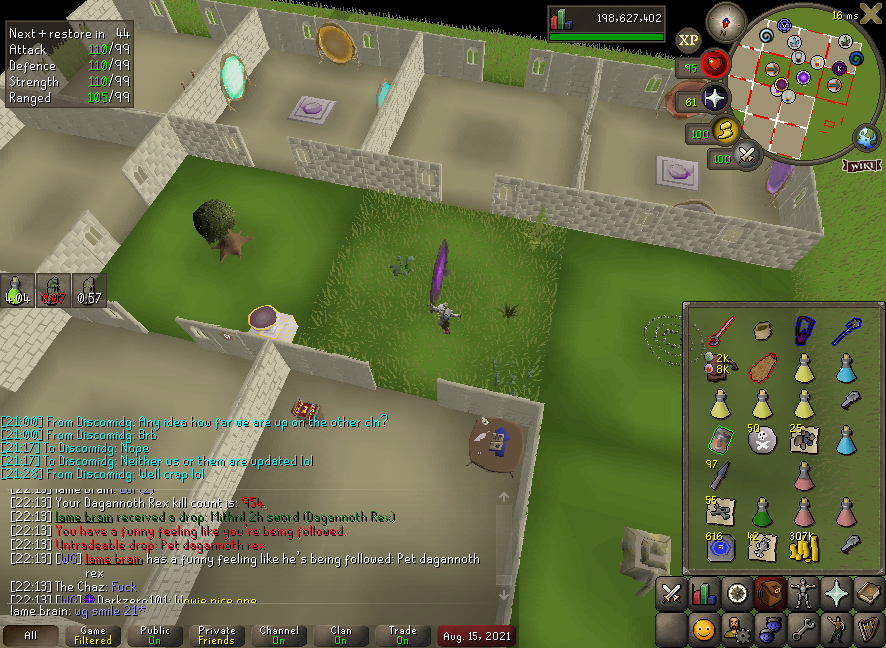886x648 pixels.
Task: Open the Skills tab
Action: [704, 593]
